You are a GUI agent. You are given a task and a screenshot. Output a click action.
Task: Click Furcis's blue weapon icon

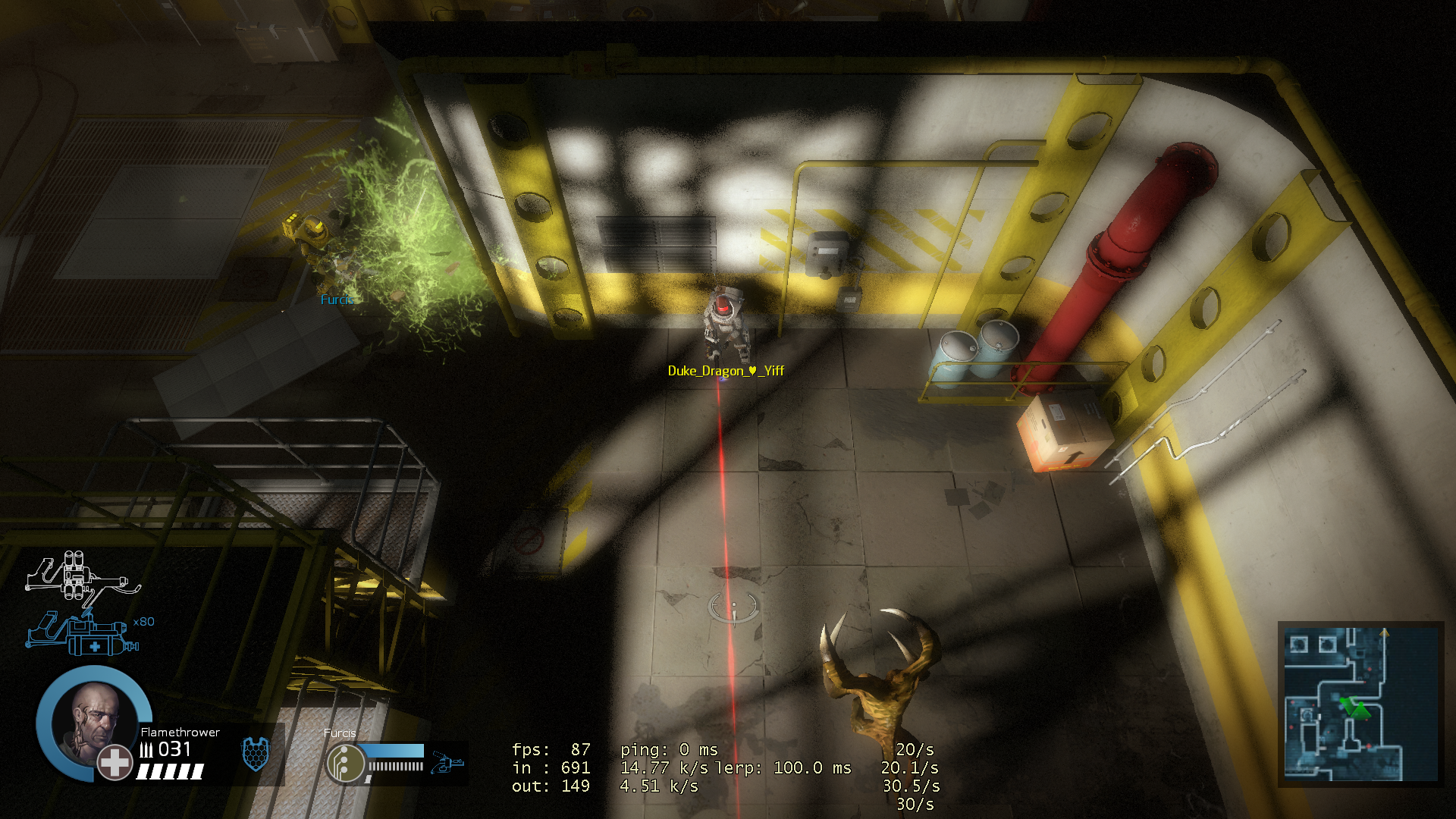[447, 762]
